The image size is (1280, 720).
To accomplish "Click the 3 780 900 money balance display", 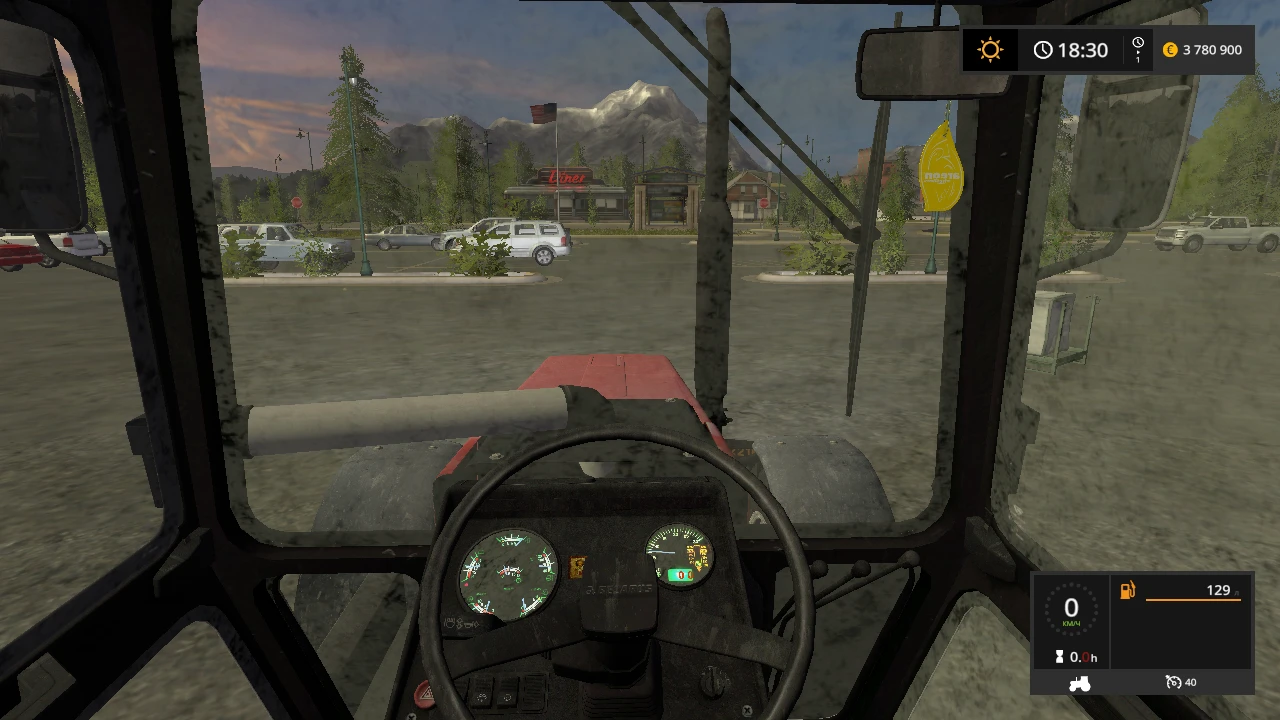I will (x=1210, y=49).
